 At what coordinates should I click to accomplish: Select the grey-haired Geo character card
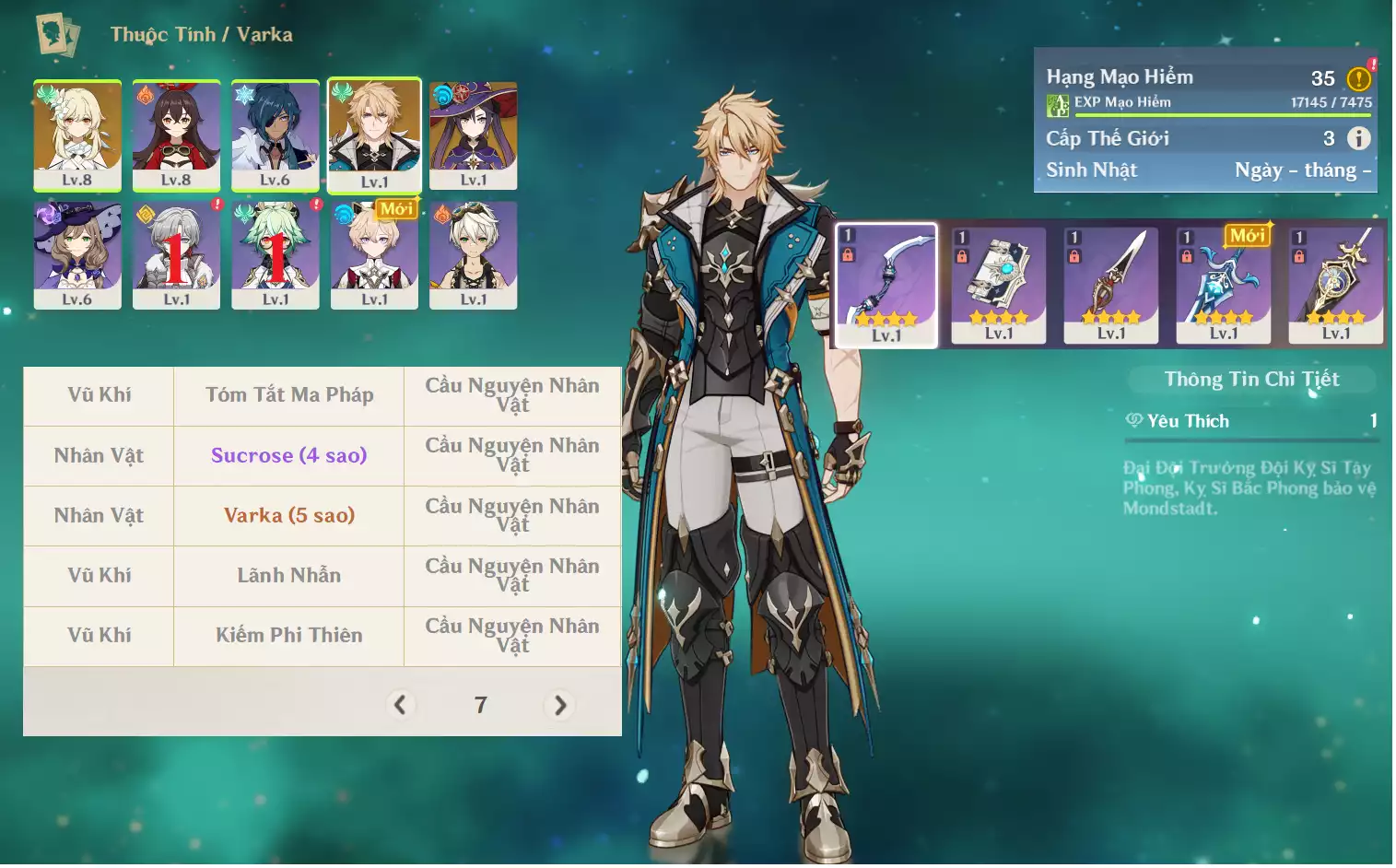point(176,255)
